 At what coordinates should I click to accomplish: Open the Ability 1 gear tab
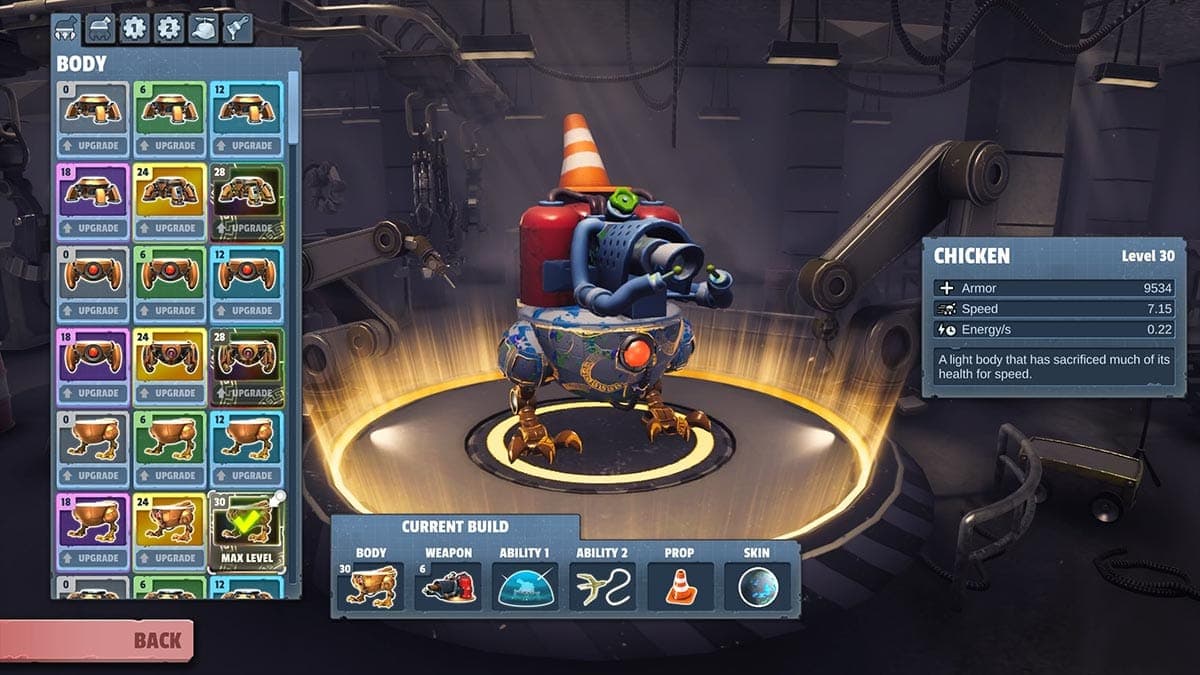(134, 27)
